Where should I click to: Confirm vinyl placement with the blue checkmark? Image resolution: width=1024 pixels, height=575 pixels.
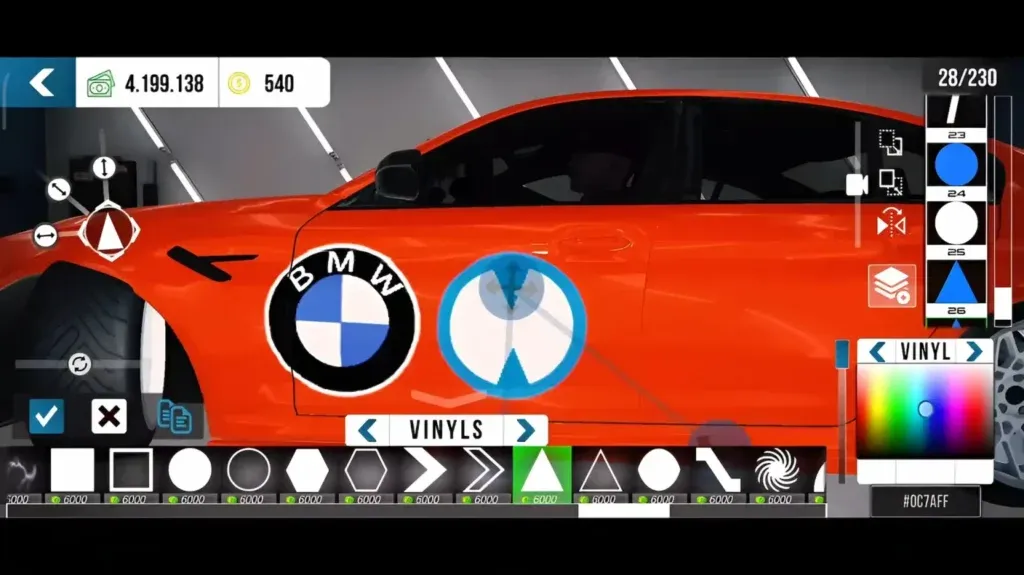click(x=46, y=415)
